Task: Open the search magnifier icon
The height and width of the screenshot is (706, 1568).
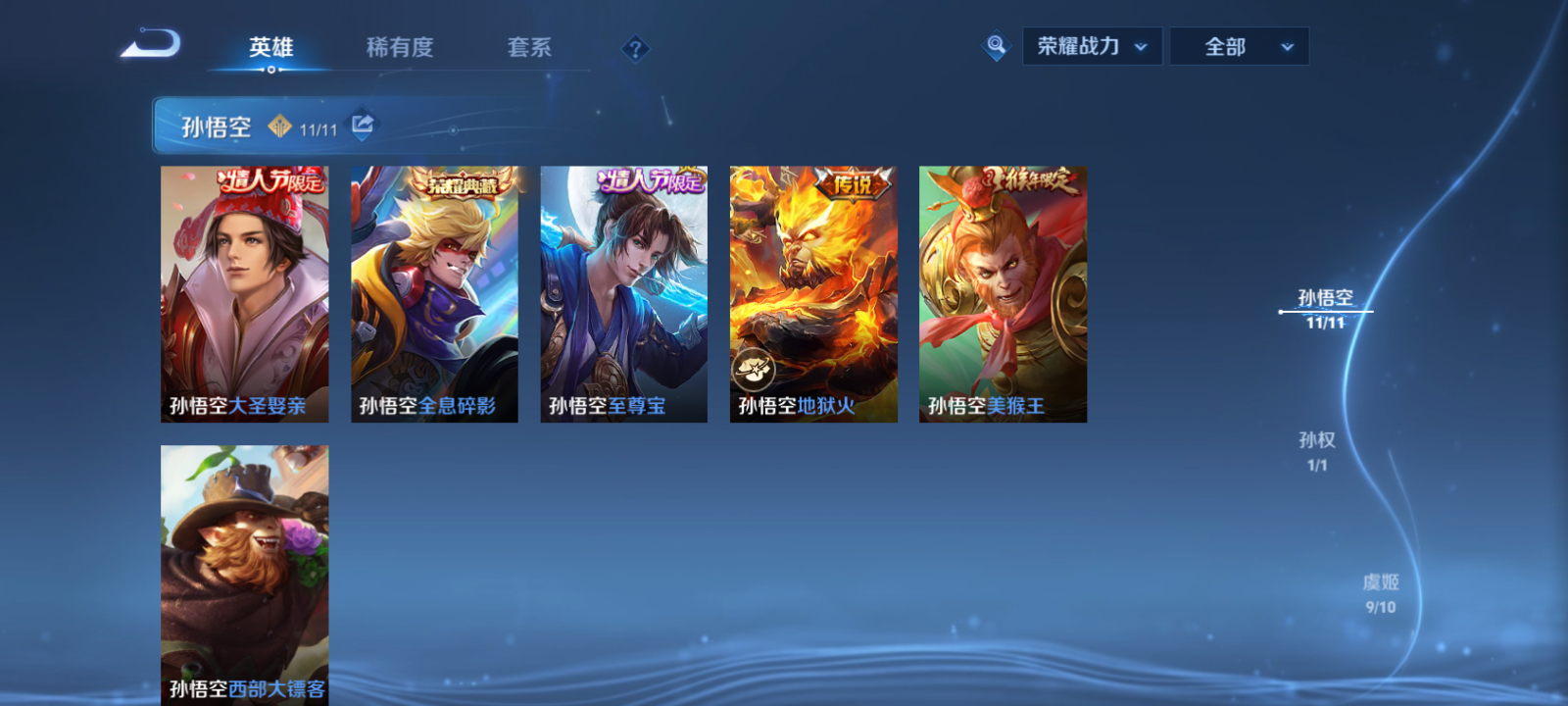Action: pos(995,45)
